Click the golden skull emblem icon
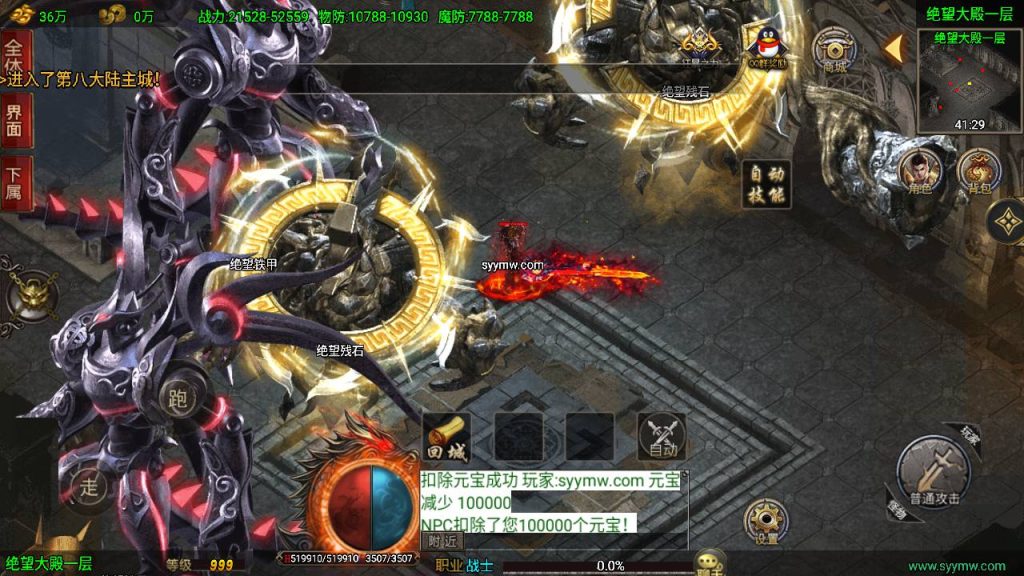 pyautogui.click(x=30, y=294)
